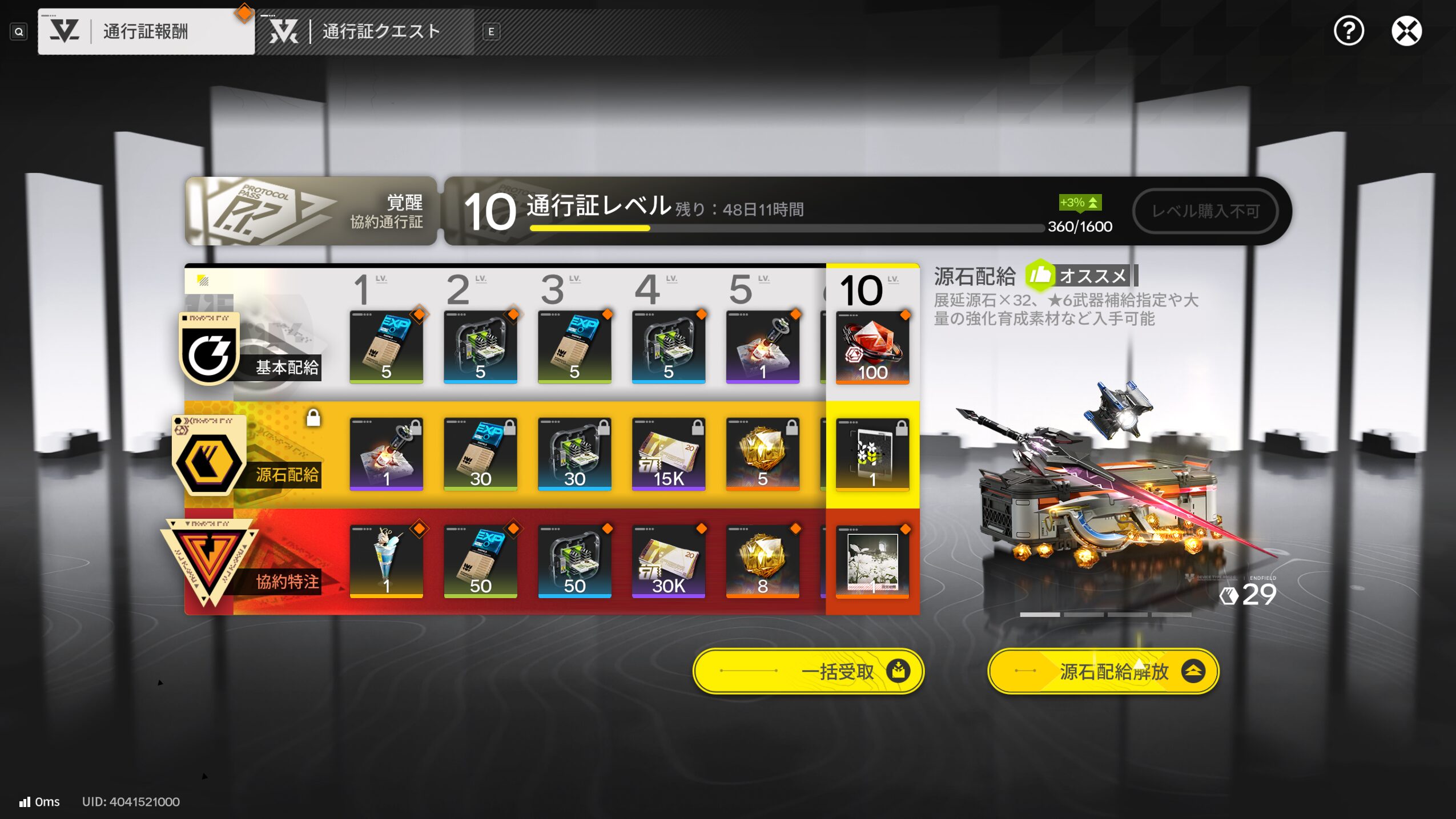Select the level 10 red originium reward
This screenshot has width=1456, height=819.
(x=872, y=347)
